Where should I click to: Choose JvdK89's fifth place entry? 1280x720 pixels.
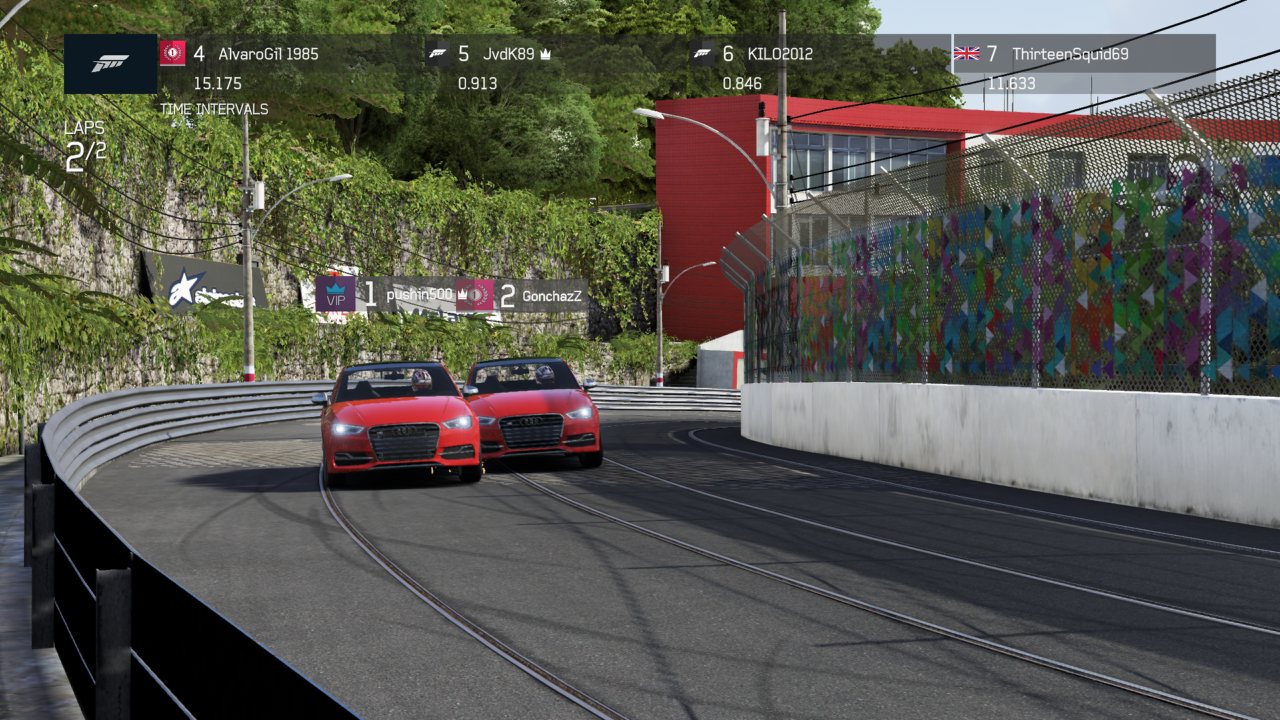click(504, 54)
